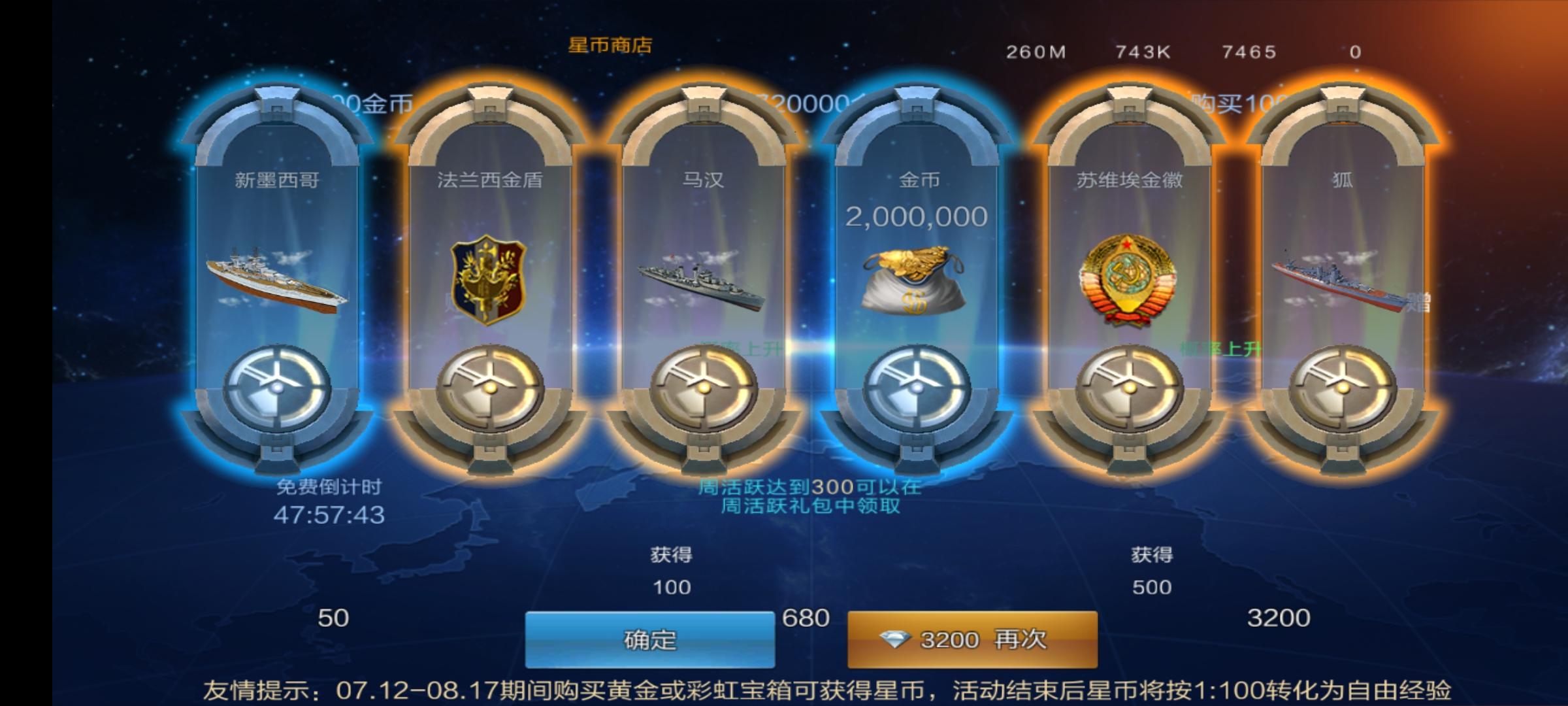The width and height of the screenshot is (1568, 706).
Task: Click the 260M currency counter
Action: click(1036, 52)
